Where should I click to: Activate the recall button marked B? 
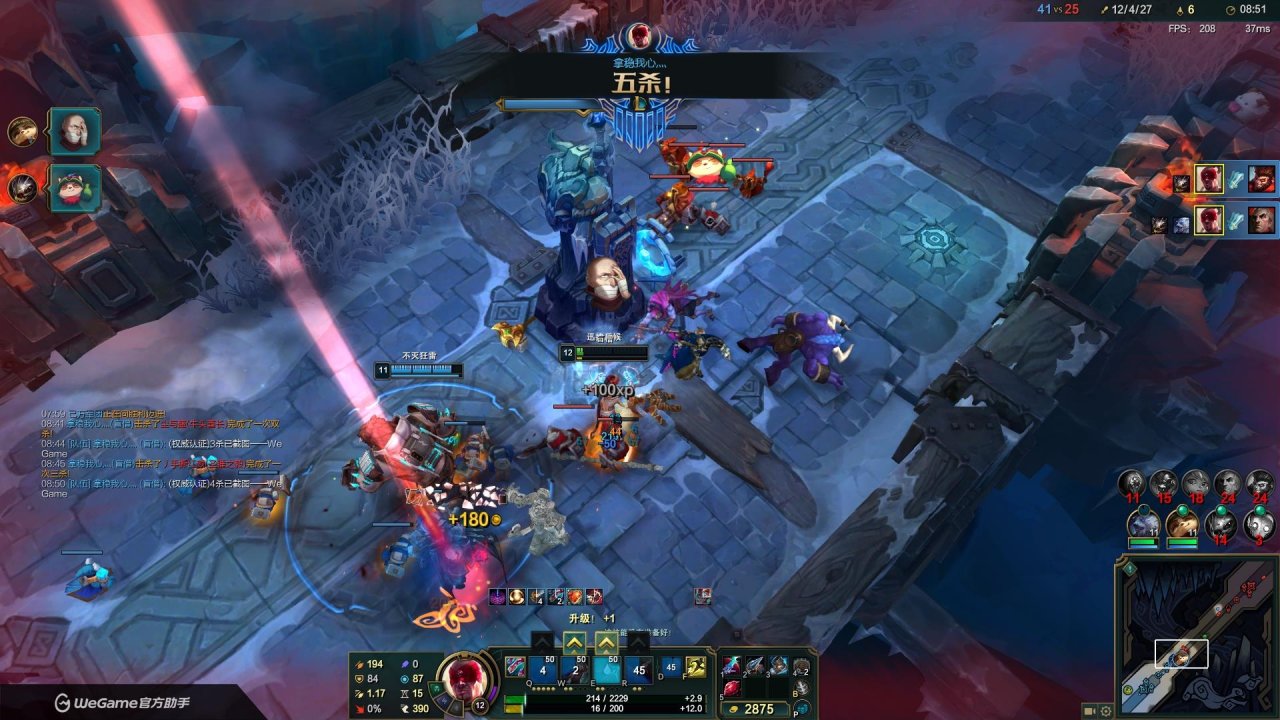point(800,689)
